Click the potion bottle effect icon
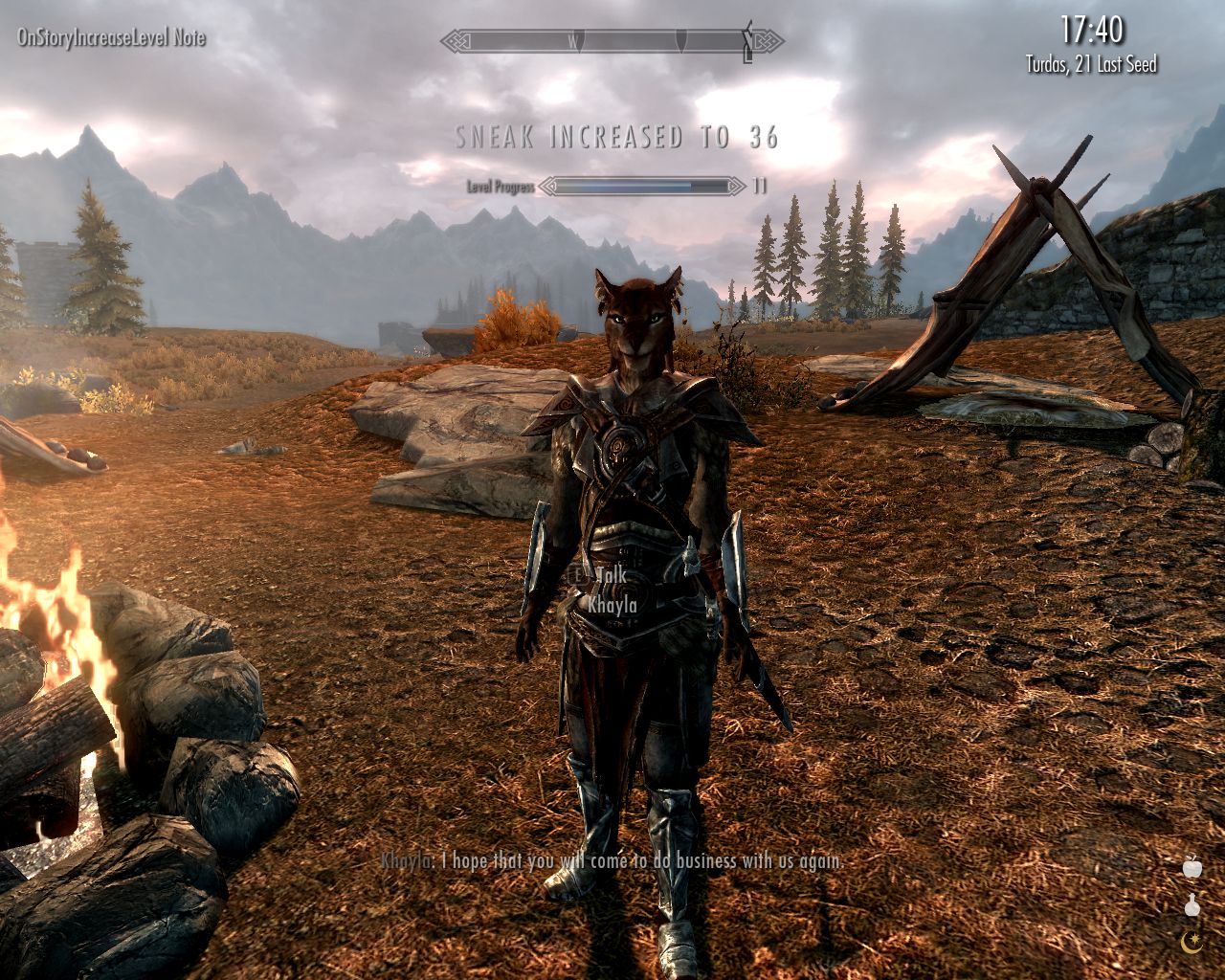This screenshot has height=980, width=1225. pyautogui.click(x=1192, y=905)
